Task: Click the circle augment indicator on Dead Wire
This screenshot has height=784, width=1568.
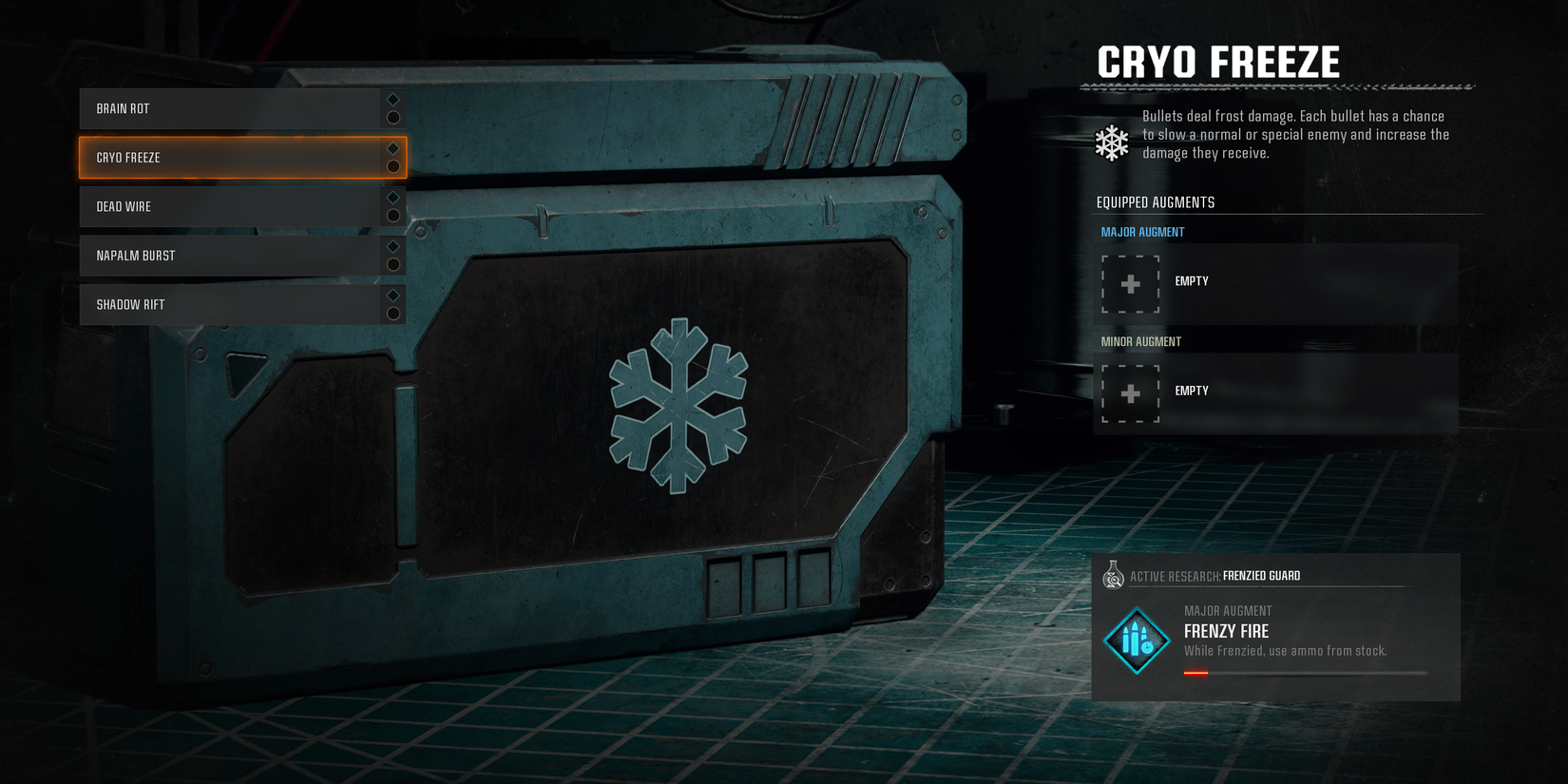Action: (392, 215)
